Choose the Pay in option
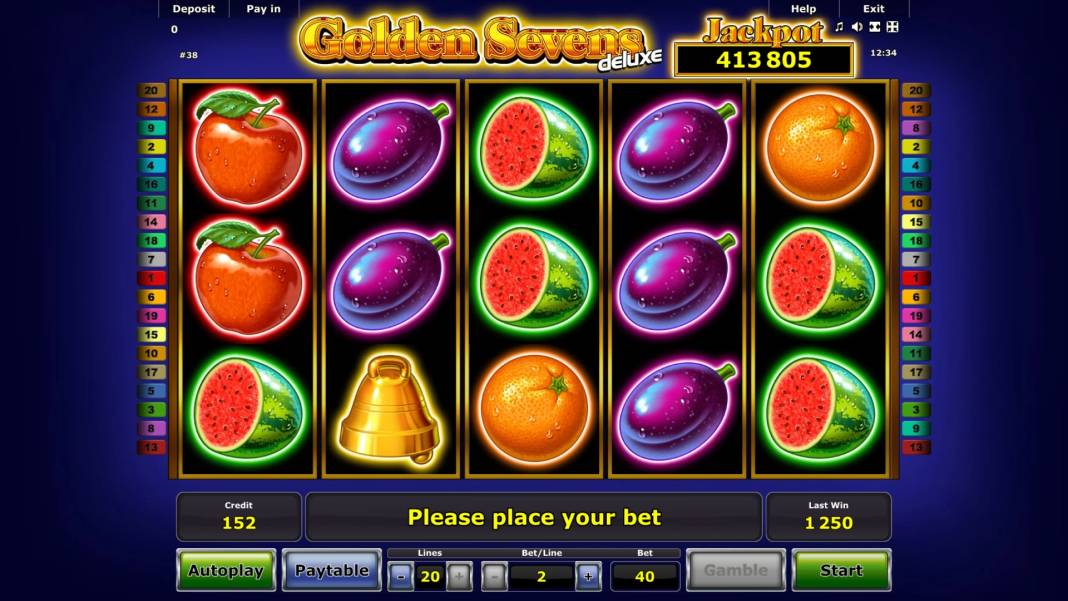The height and width of the screenshot is (601, 1068). (263, 9)
